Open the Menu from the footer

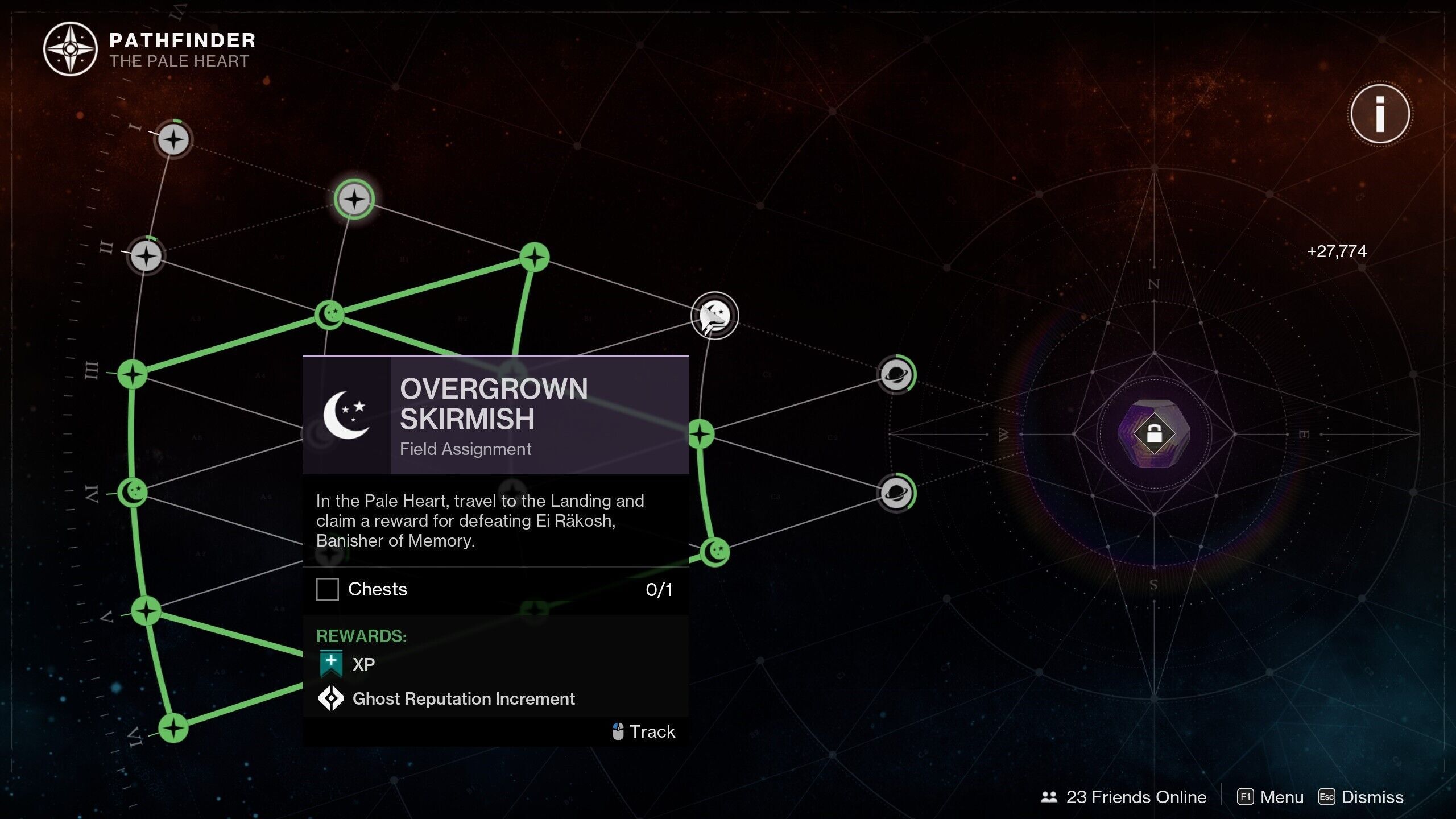pyautogui.click(x=1271, y=797)
